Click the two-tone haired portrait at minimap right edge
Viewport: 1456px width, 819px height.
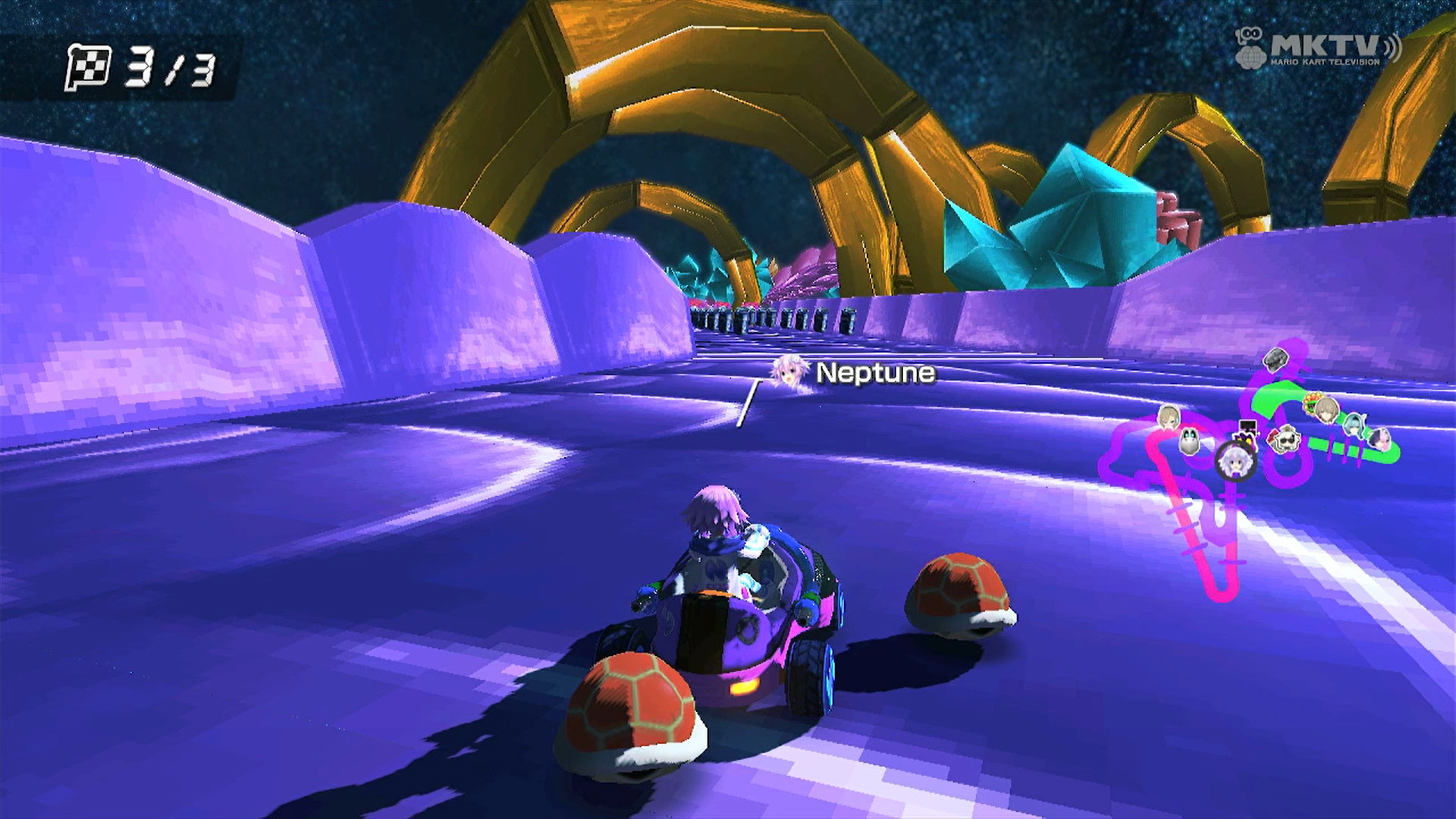[1380, 440]
